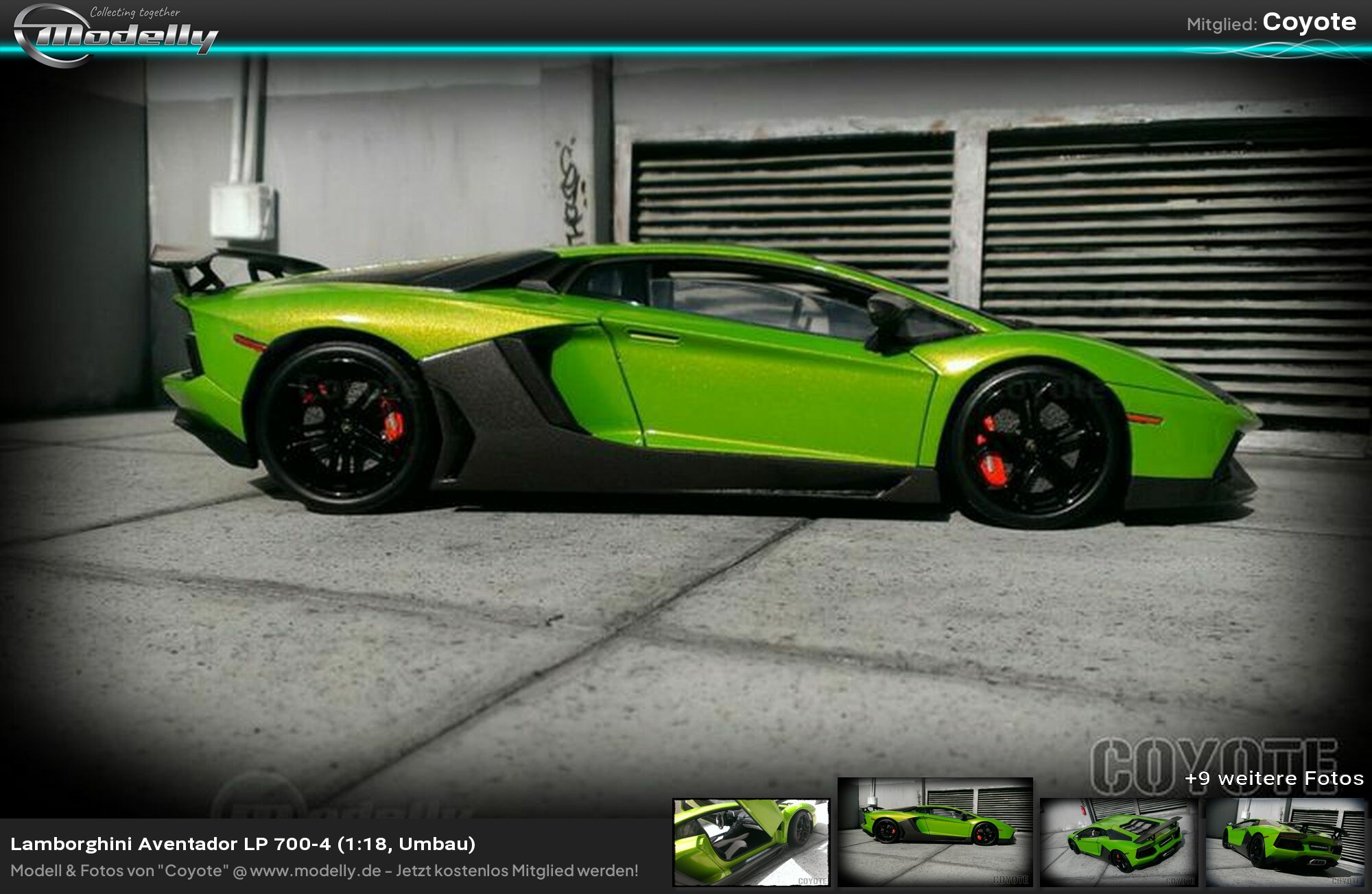Click the Modelly logo

(115, 34)
